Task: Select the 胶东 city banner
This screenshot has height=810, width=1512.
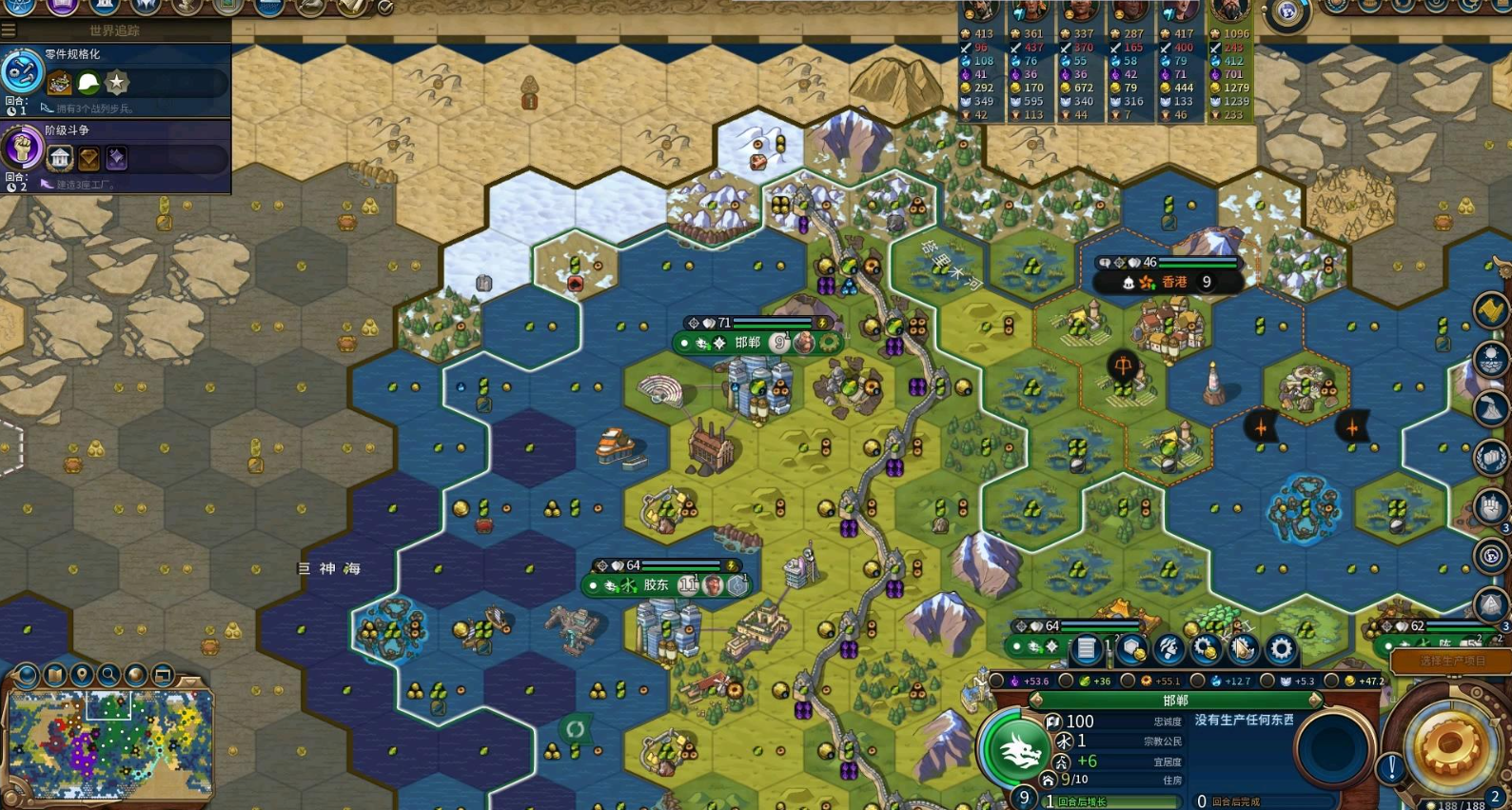Action: pyautogui.click(x=656, y=585)
